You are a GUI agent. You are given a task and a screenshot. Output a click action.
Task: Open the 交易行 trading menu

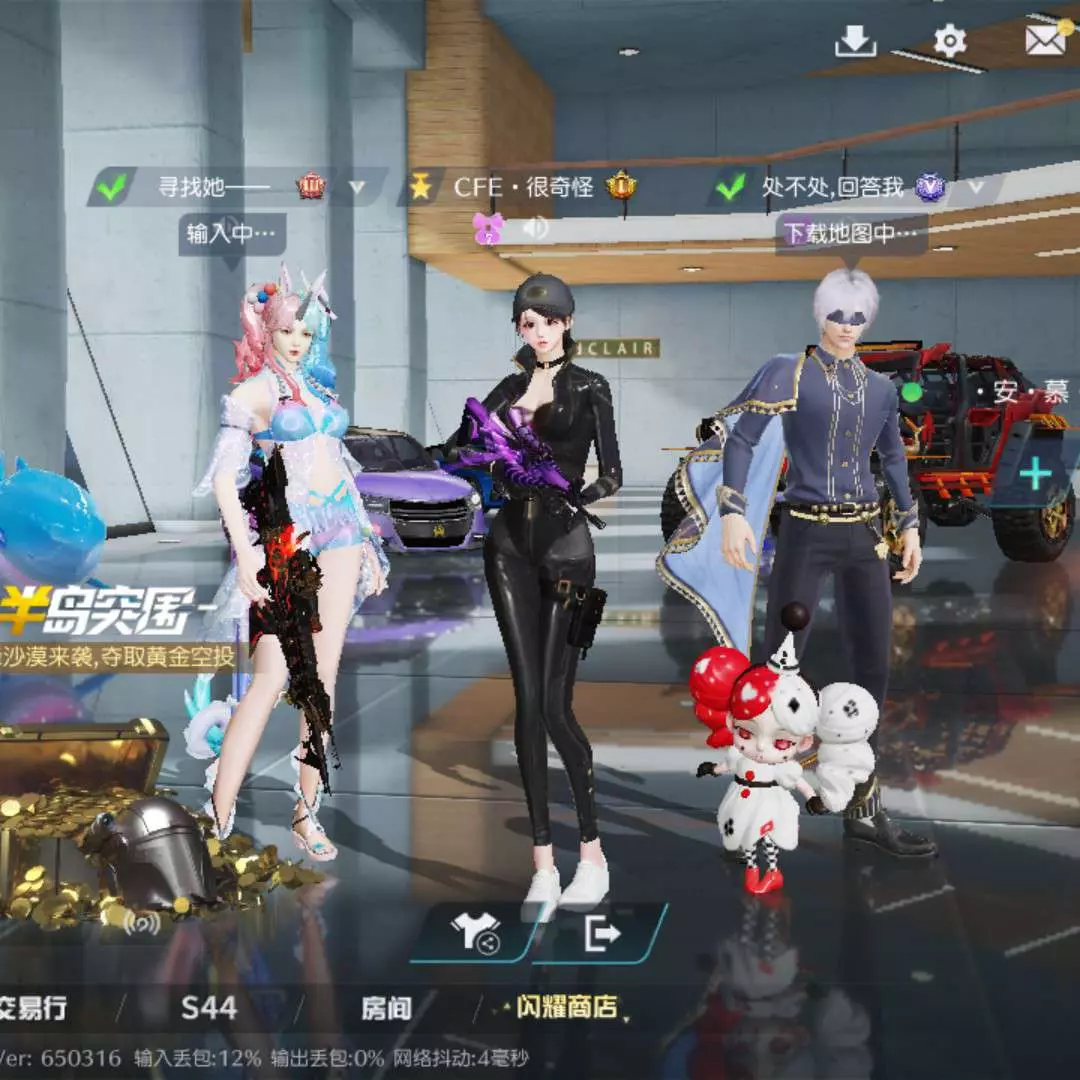[32, 1008]
